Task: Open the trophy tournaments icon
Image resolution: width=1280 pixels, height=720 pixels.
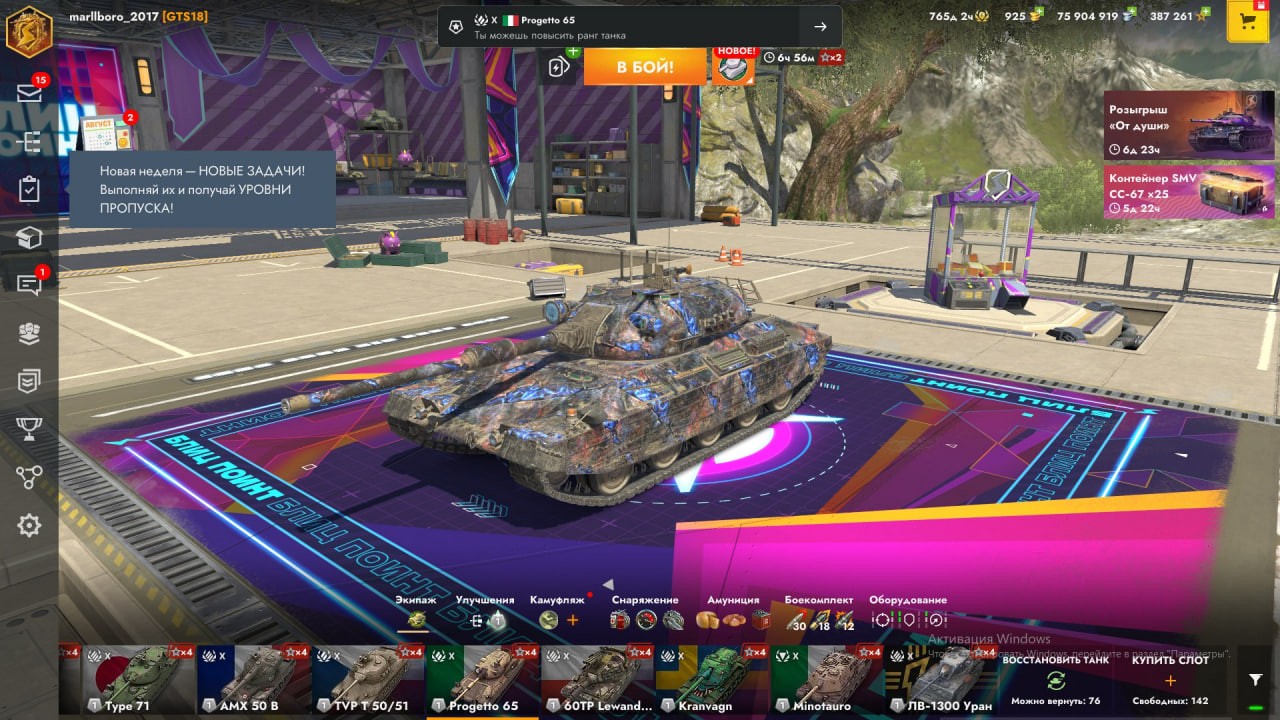Action: [29, 429]
